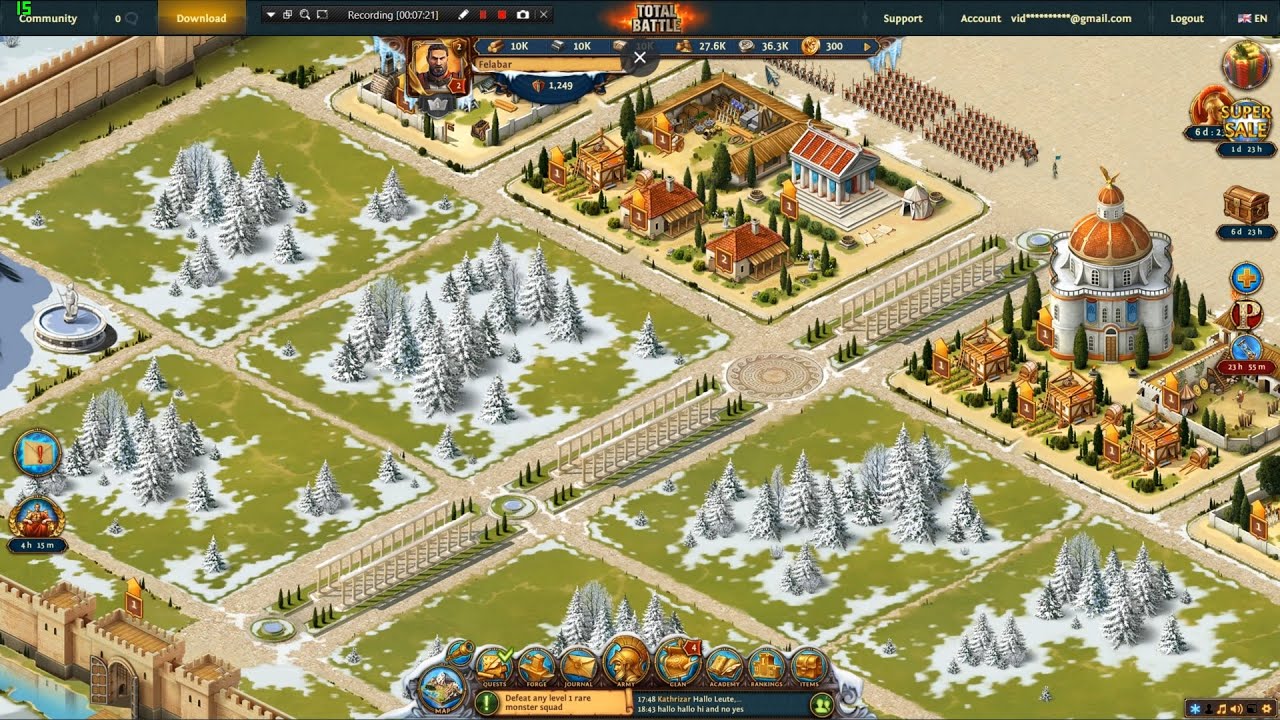Open the Army screen

(x=626, y=661)
